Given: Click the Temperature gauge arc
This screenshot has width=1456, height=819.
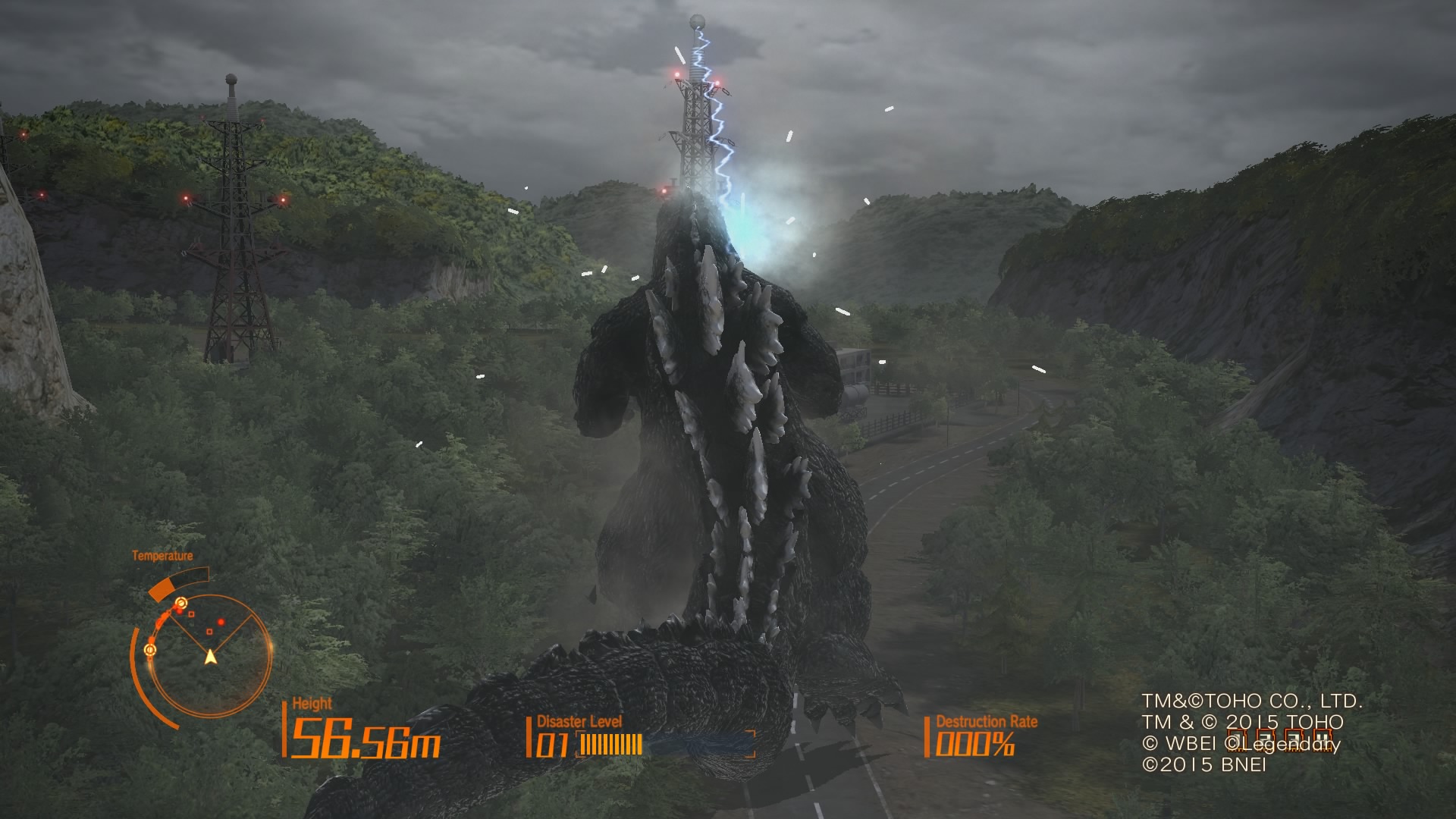Looking at the screenshot, I should 177,583.
